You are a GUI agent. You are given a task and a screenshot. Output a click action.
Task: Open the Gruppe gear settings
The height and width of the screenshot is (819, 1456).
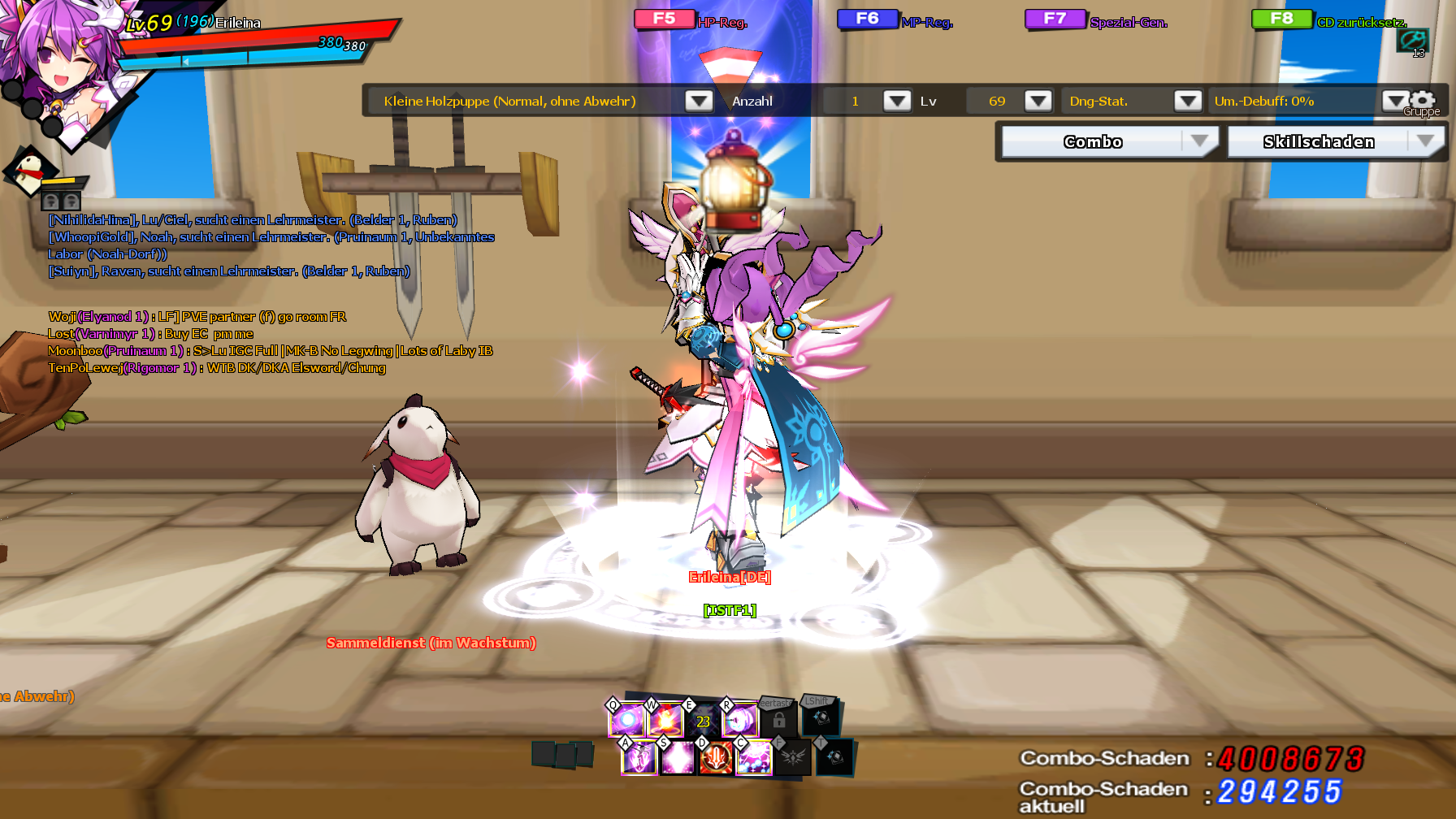pos(1423,100)
